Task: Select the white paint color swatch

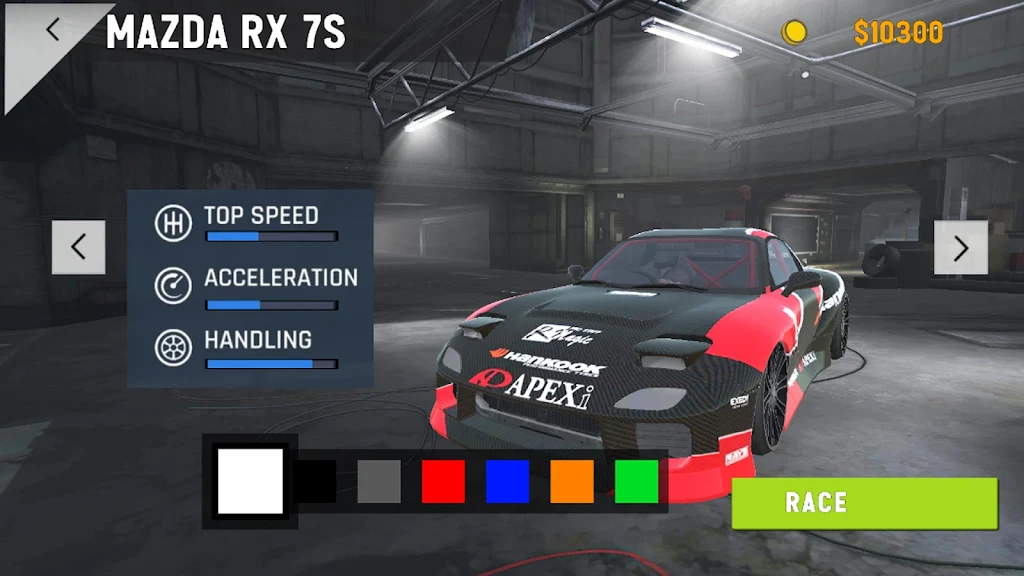Action: tap(250, 481)
